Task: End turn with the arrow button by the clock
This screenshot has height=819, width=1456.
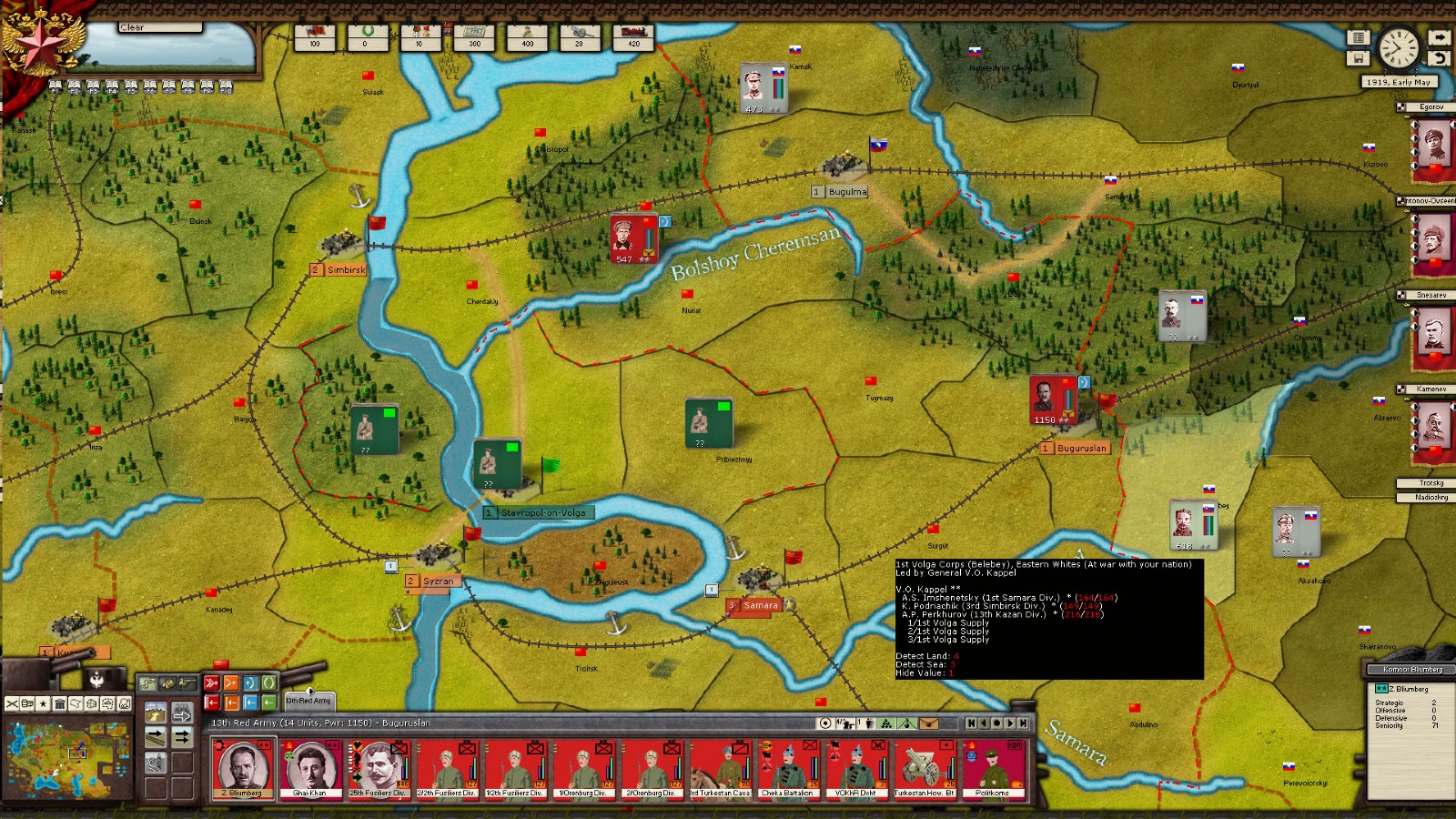Action: [x=1439, y=38]
